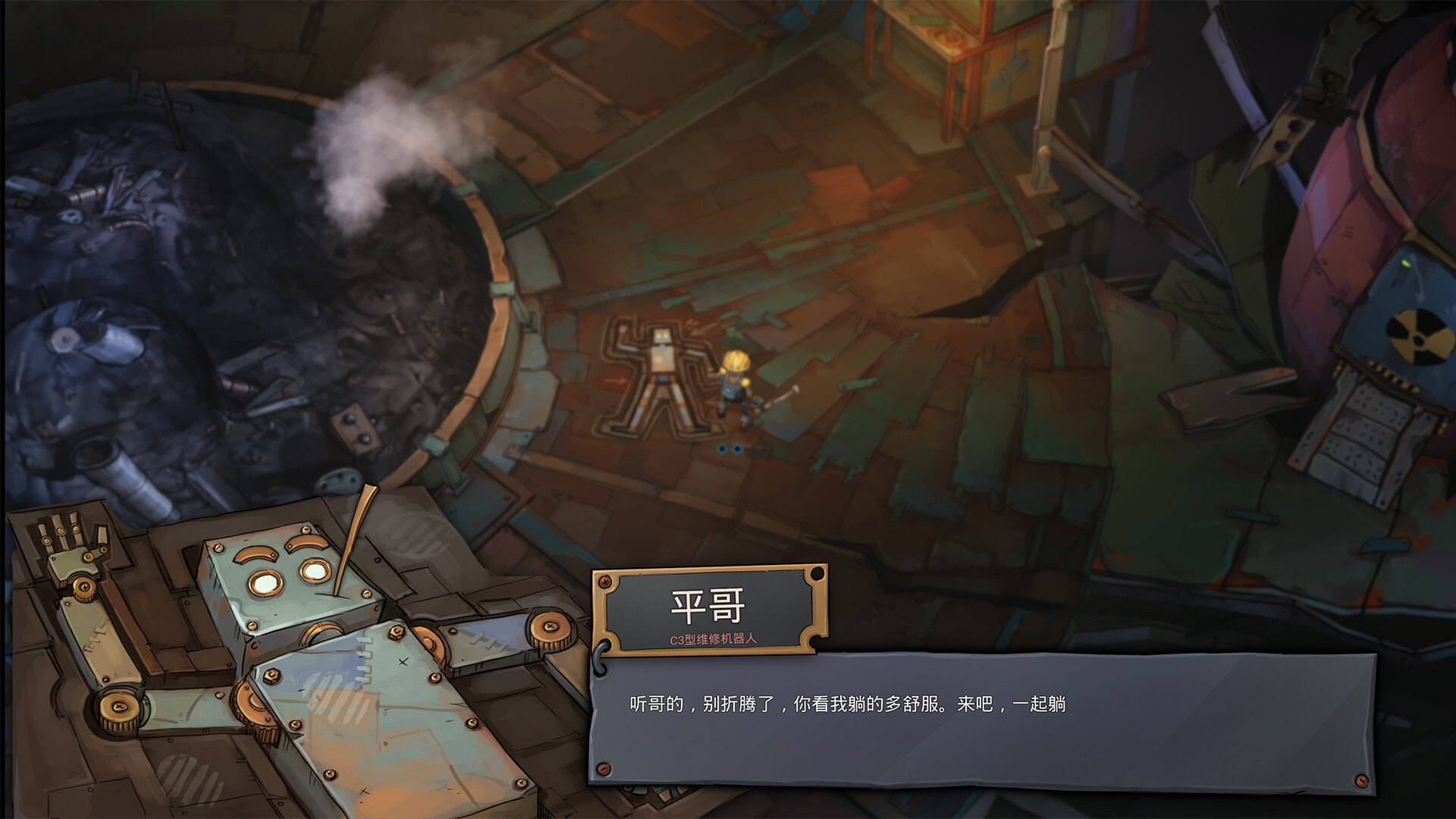The width and height of the screenshot is (1456, 819).
Task: Click the left blue diamond marker
Action: (723, 449)
